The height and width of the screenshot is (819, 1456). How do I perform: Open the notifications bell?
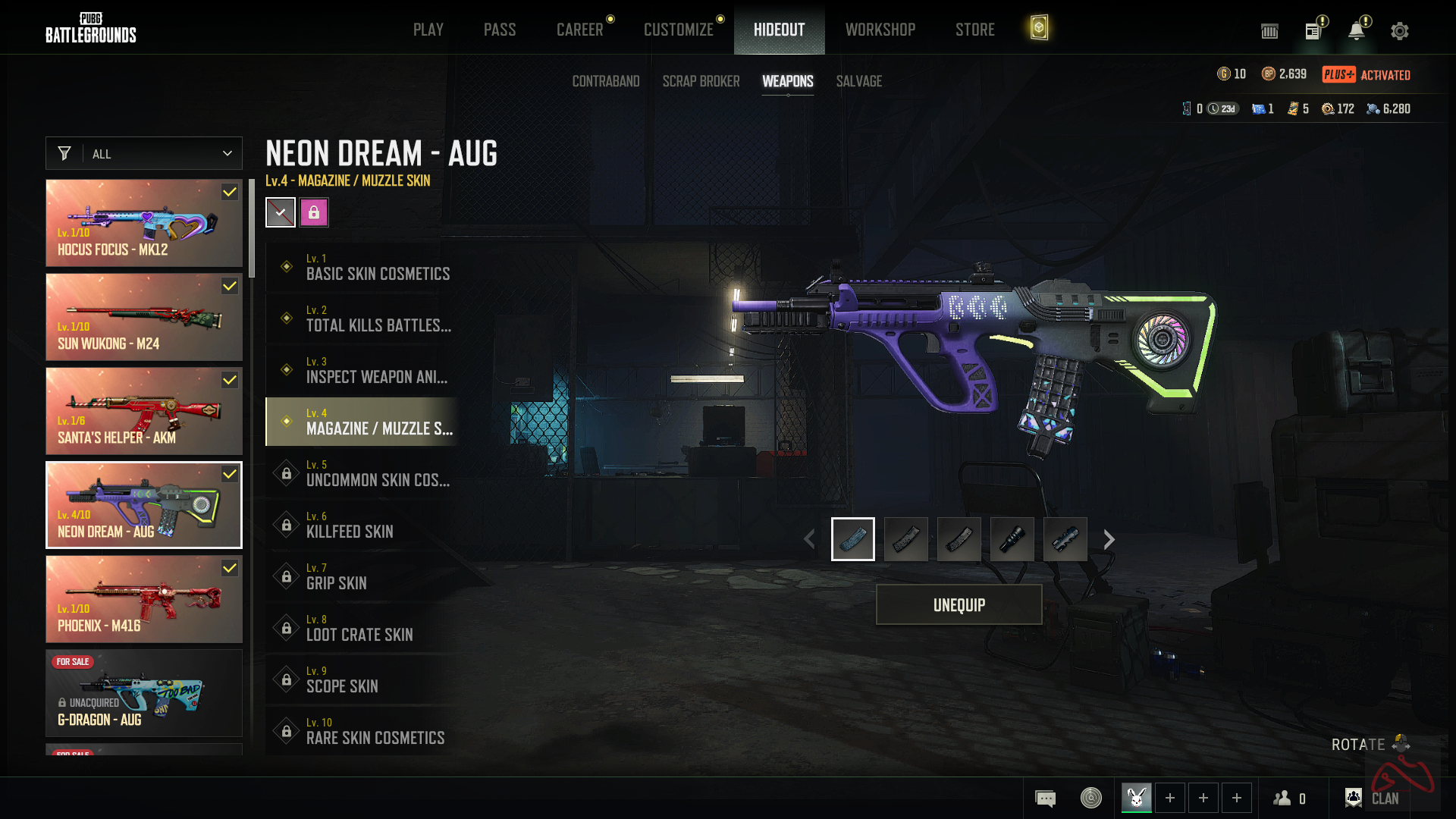pyautogui.click(x=1356, y=31)
